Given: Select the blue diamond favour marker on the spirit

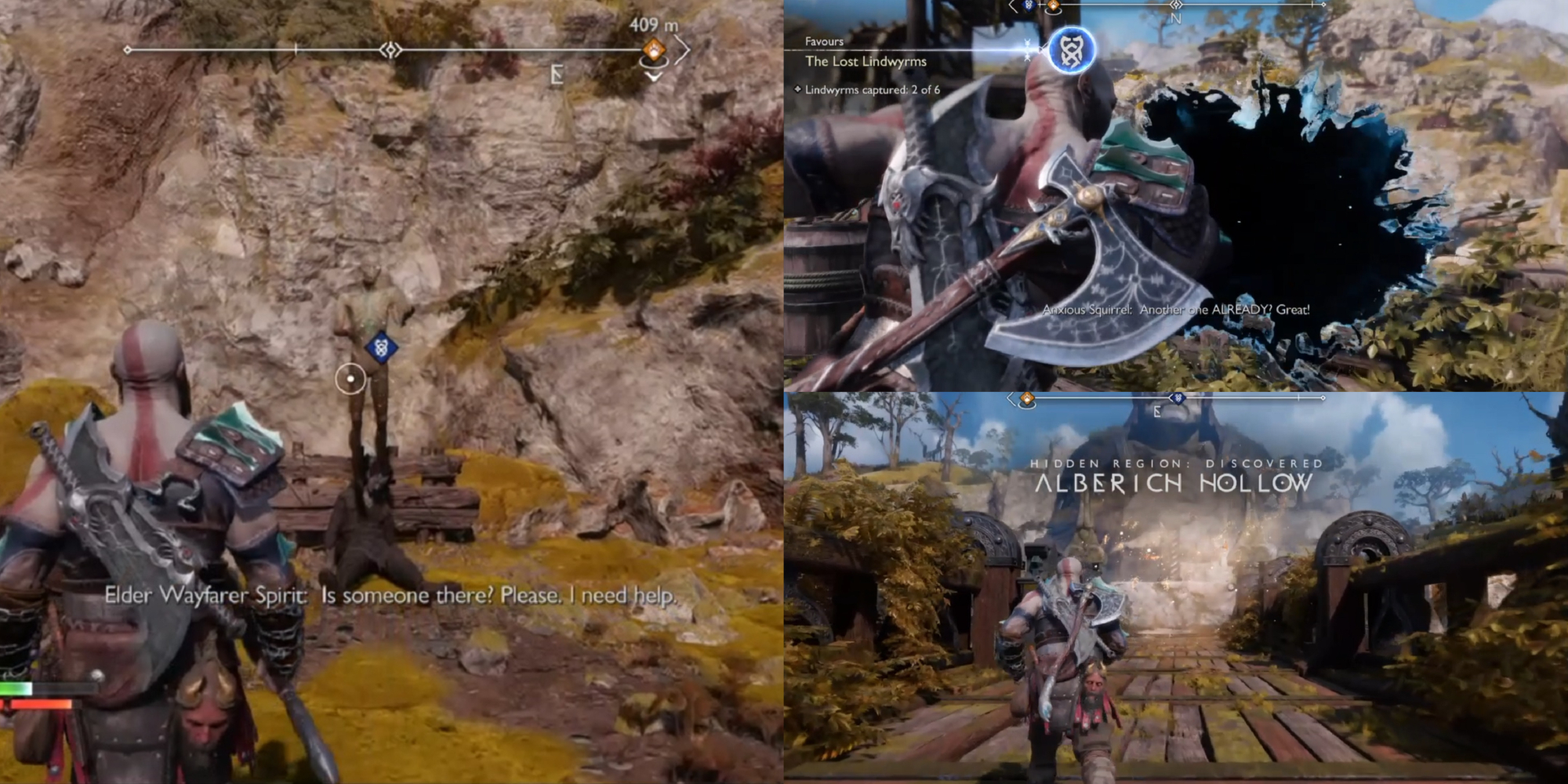Looking at the screenshot, I should click(x=381, y=347).
